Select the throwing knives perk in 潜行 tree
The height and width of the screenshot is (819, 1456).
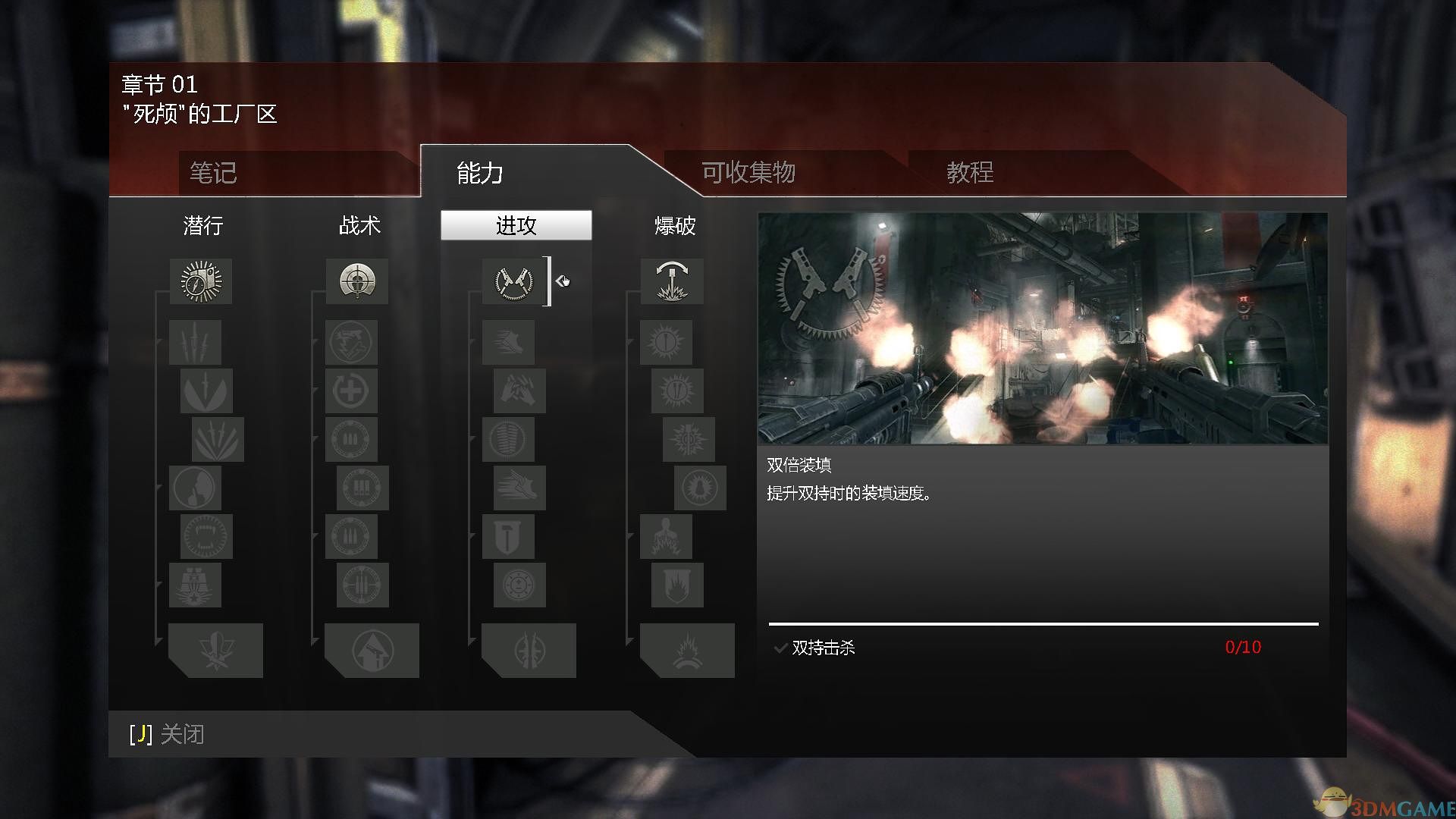tap(195, 342)
